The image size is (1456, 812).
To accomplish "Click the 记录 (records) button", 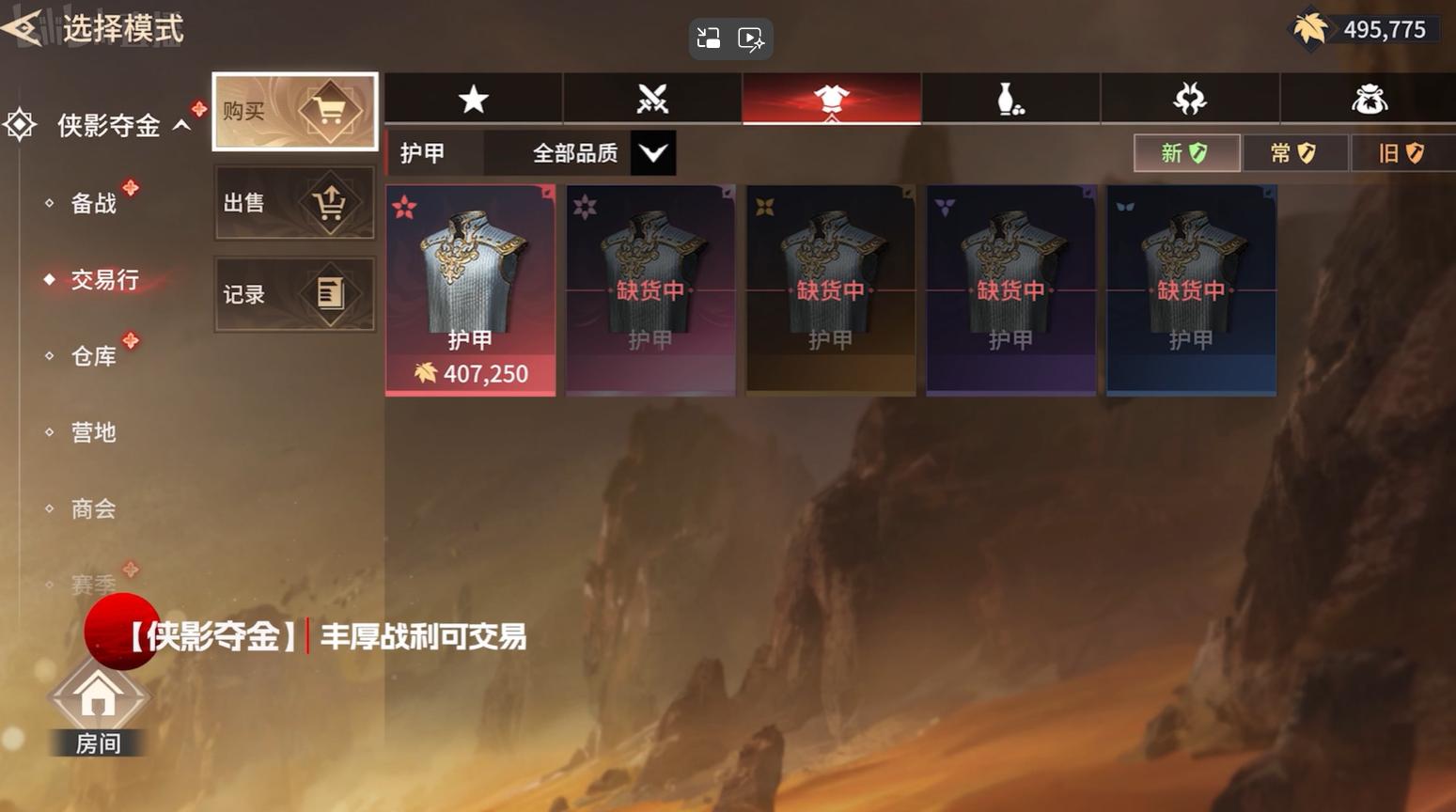I will pos(292,294).
